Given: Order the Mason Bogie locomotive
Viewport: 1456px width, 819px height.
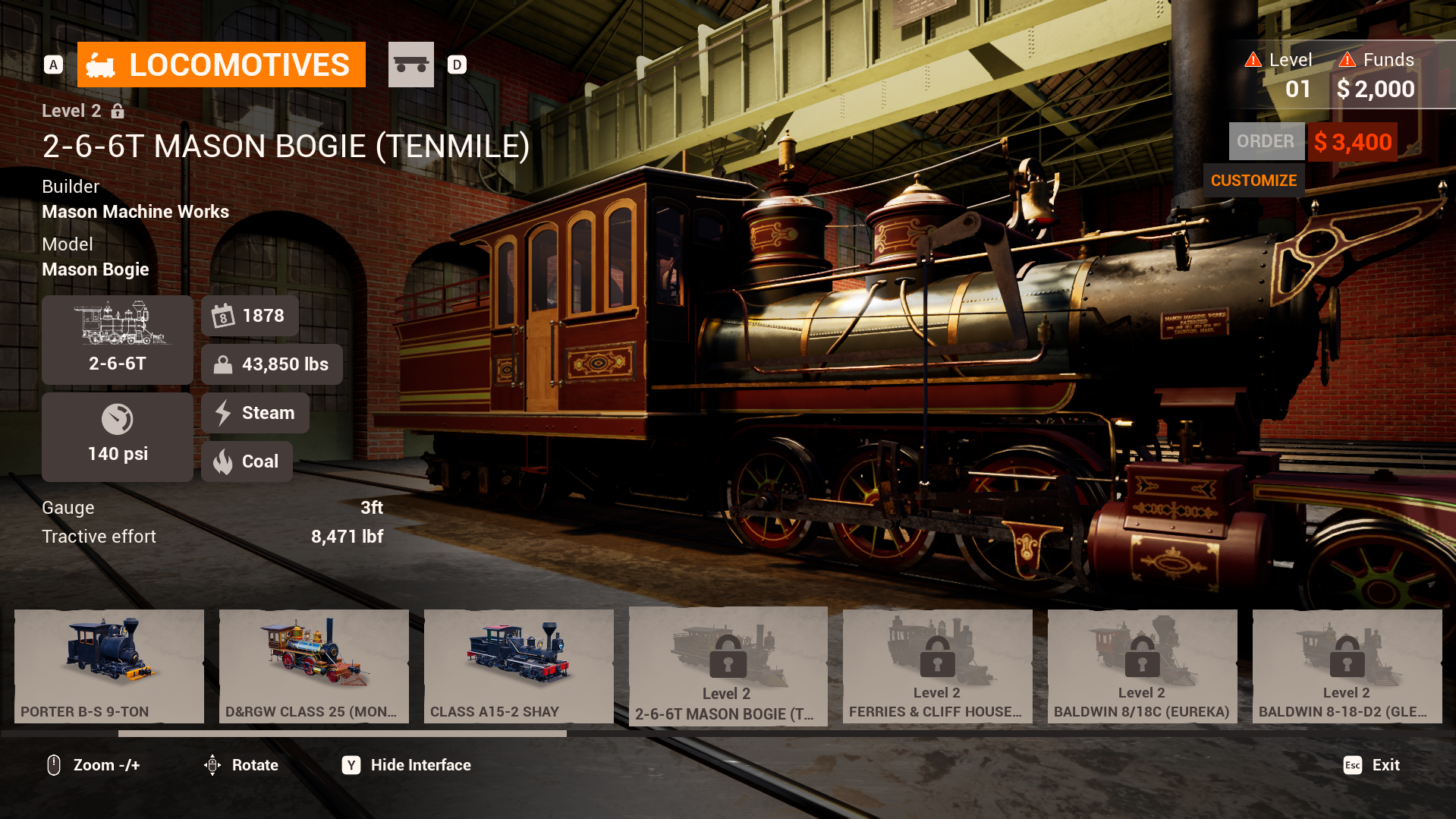Looking at the screenshot, I should 1266,142.
